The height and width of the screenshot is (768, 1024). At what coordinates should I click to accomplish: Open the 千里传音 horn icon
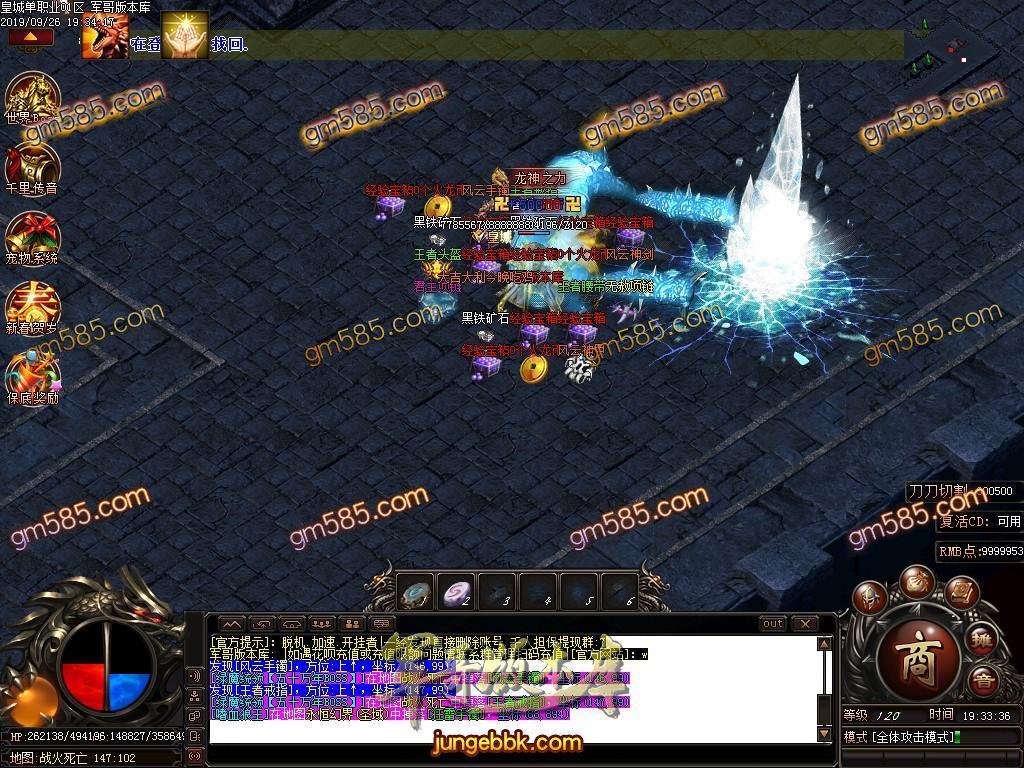tap(33, 165)
